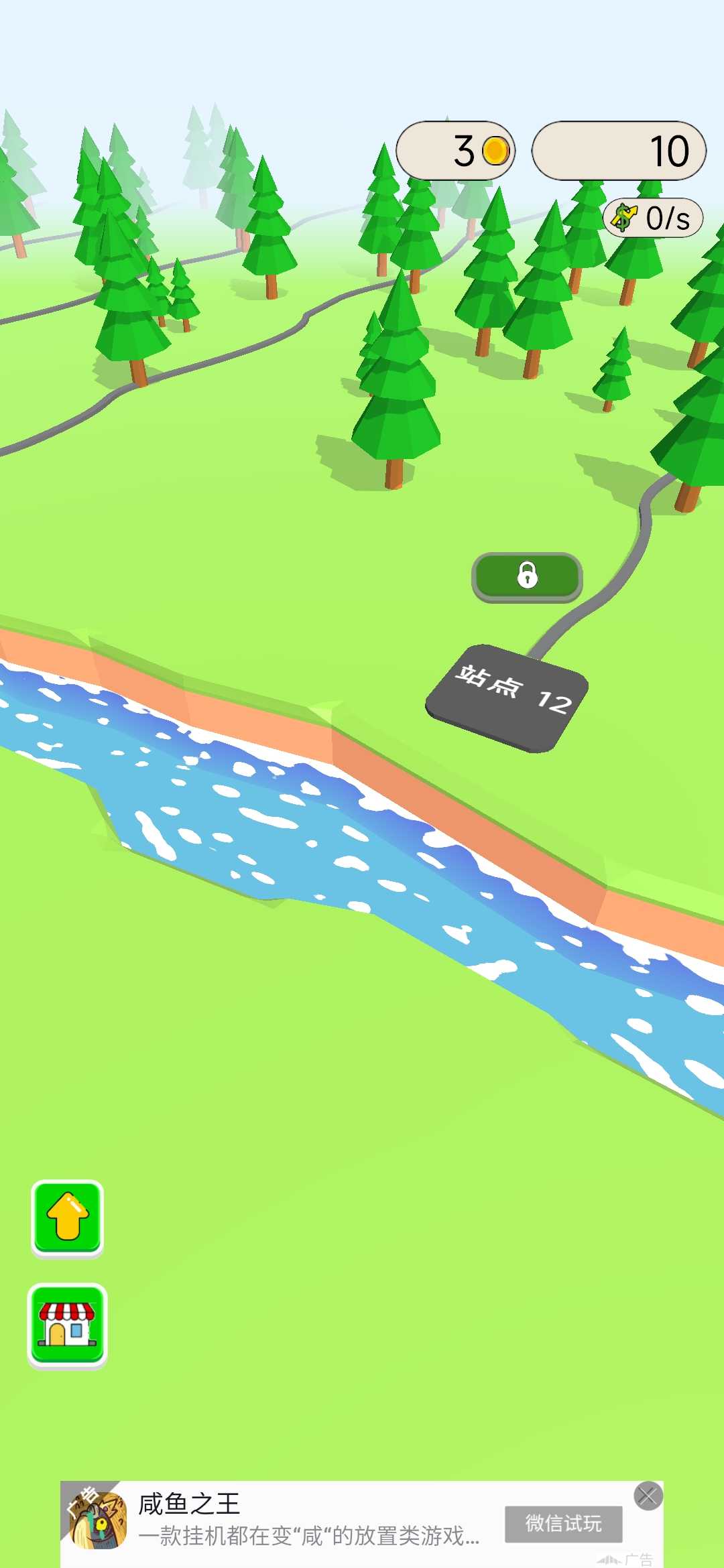Open the shop building icon

(x=67, y=1325)
